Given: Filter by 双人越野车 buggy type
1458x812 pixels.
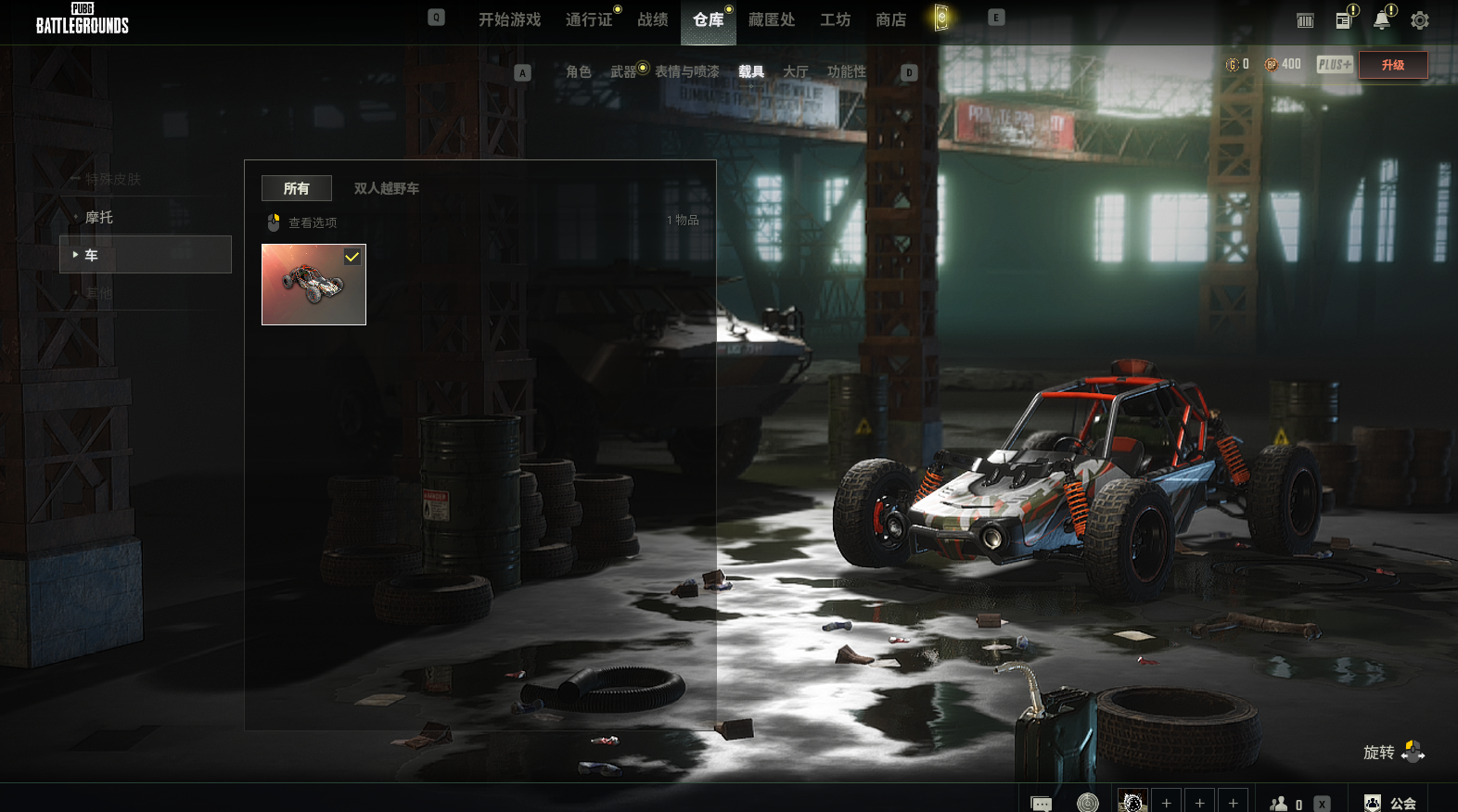Looking at the screenshot, I should [x=386, y=188].
